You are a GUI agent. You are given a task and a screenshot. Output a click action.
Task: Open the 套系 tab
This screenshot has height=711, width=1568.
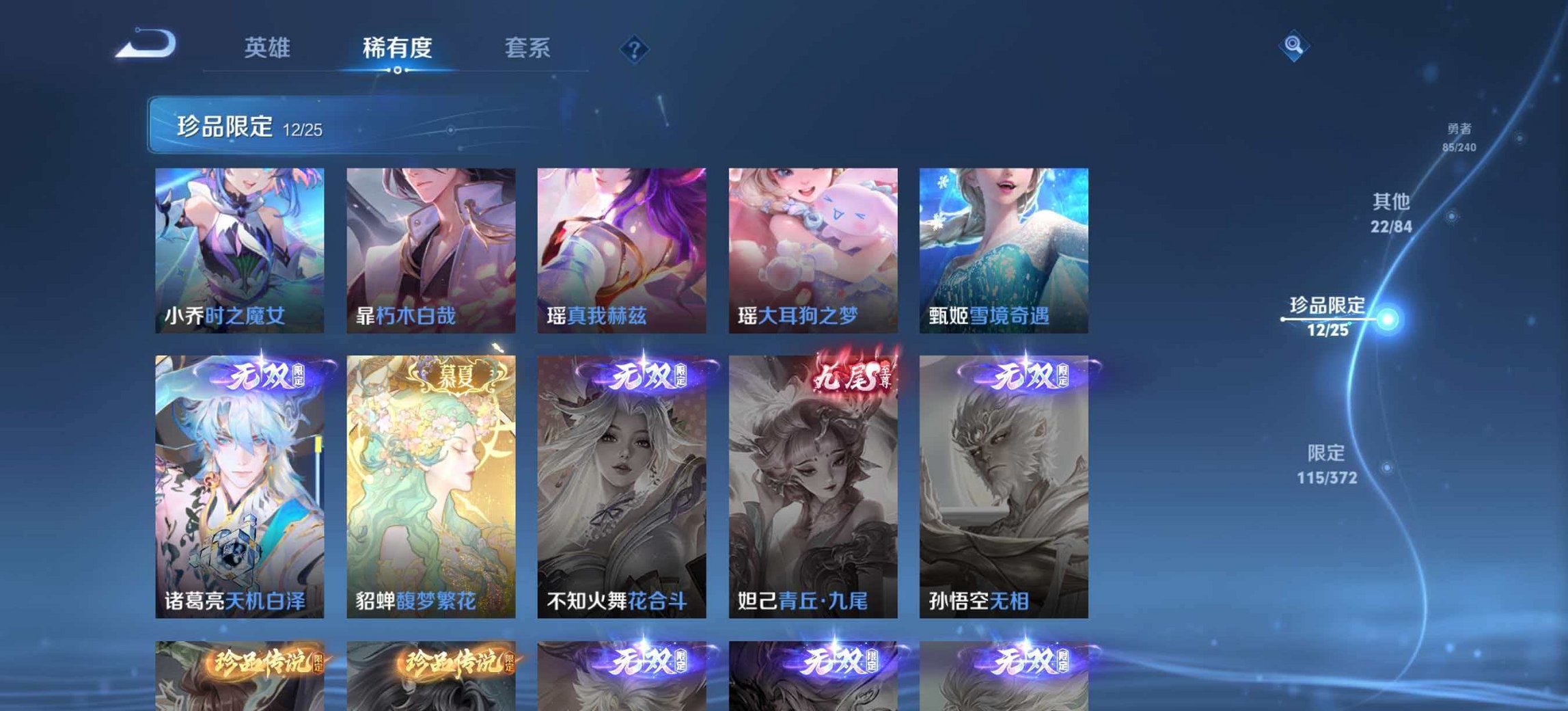point(528,48)
